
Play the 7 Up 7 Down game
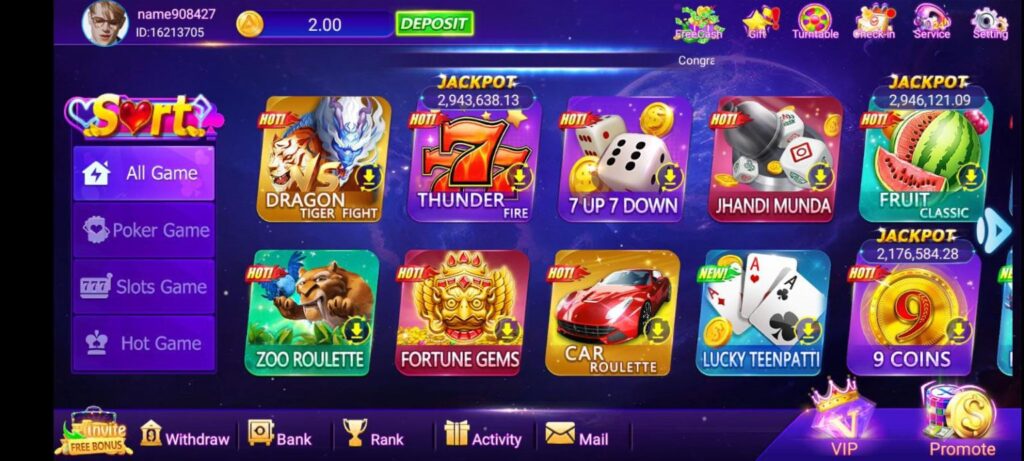(x=624, y=160)
